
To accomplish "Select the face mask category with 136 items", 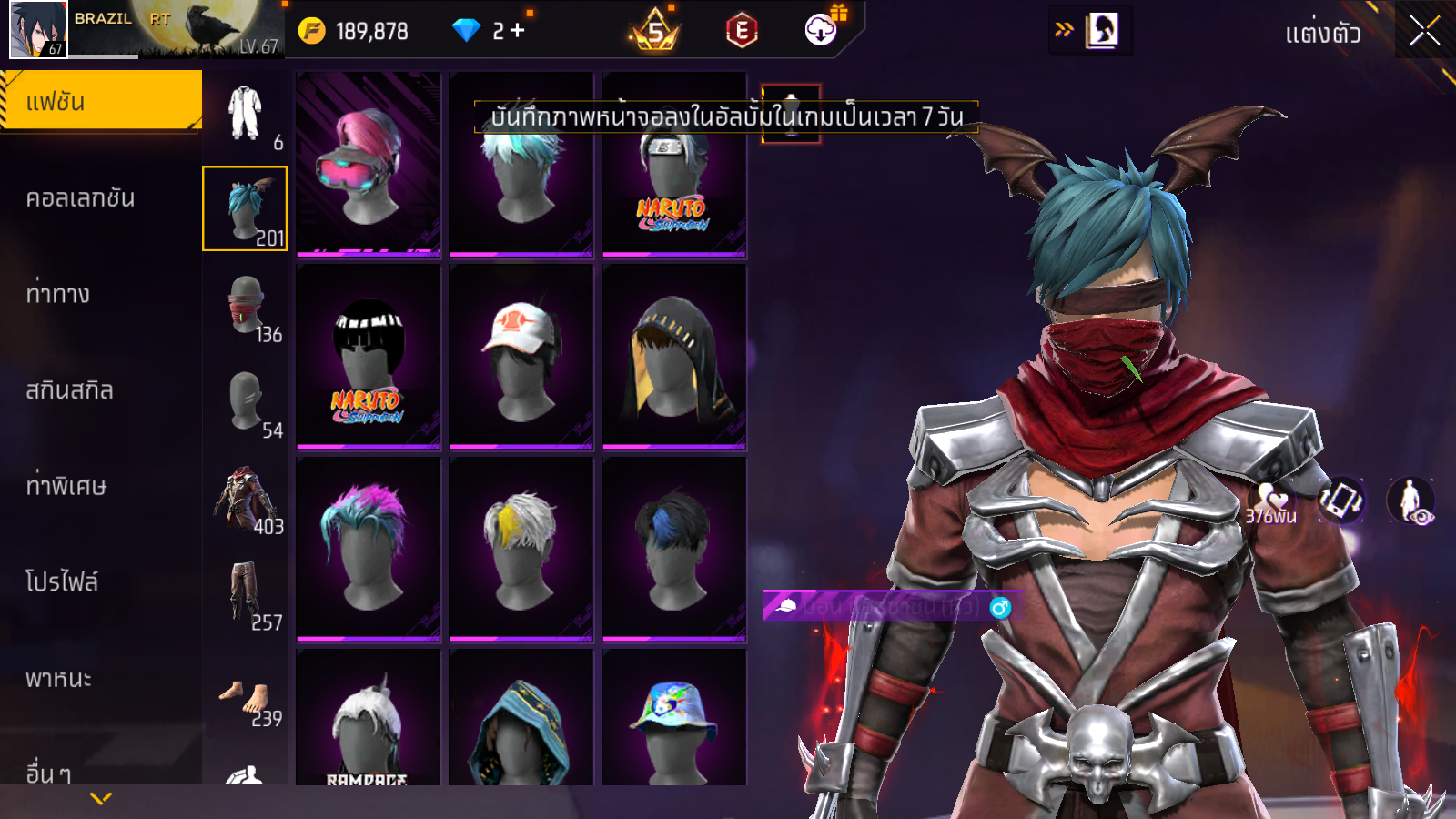I will (x=246, y=307).
